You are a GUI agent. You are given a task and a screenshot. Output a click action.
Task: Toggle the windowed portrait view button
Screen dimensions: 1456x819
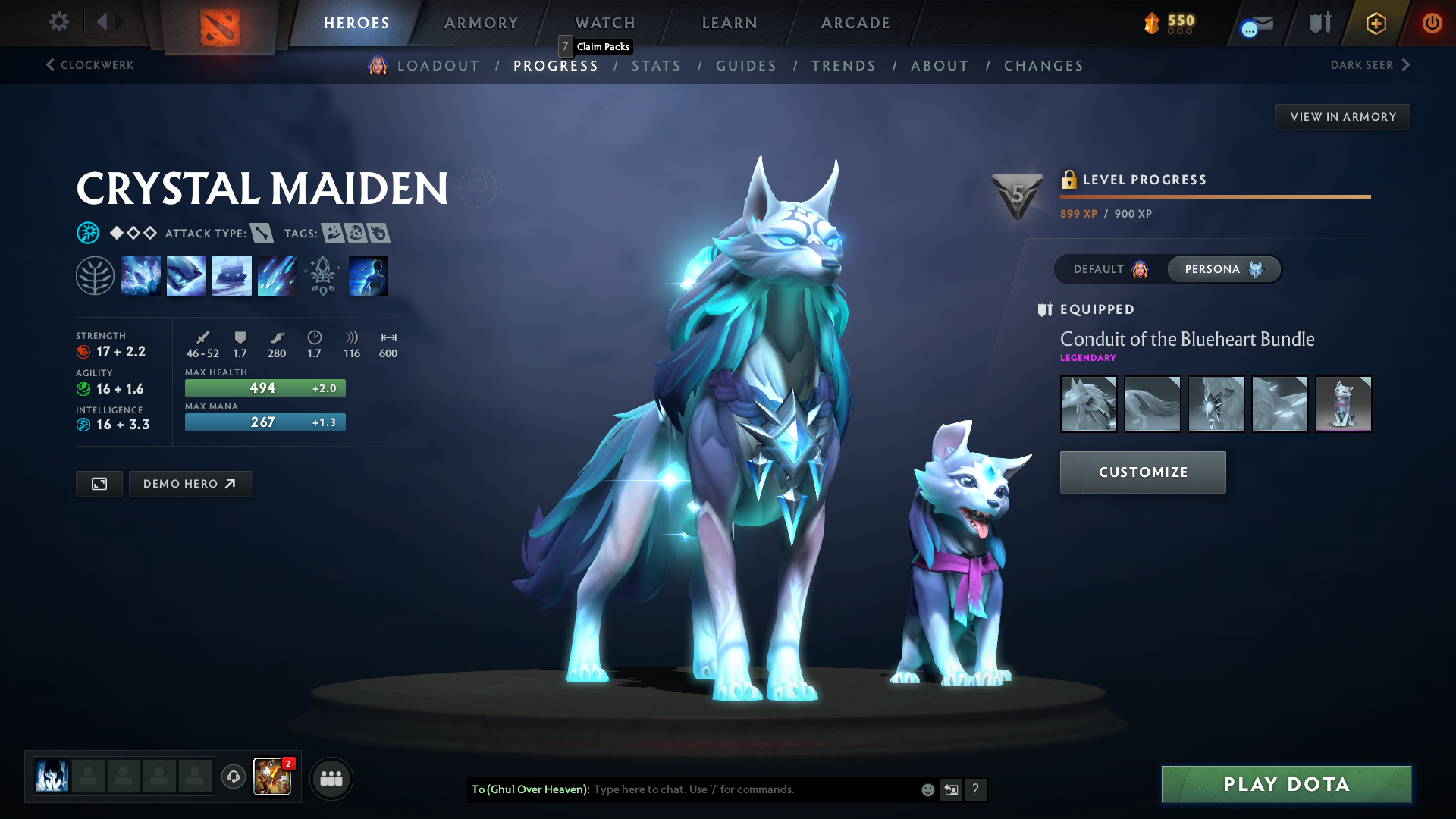pyautogui.click(x=99, y=483)
